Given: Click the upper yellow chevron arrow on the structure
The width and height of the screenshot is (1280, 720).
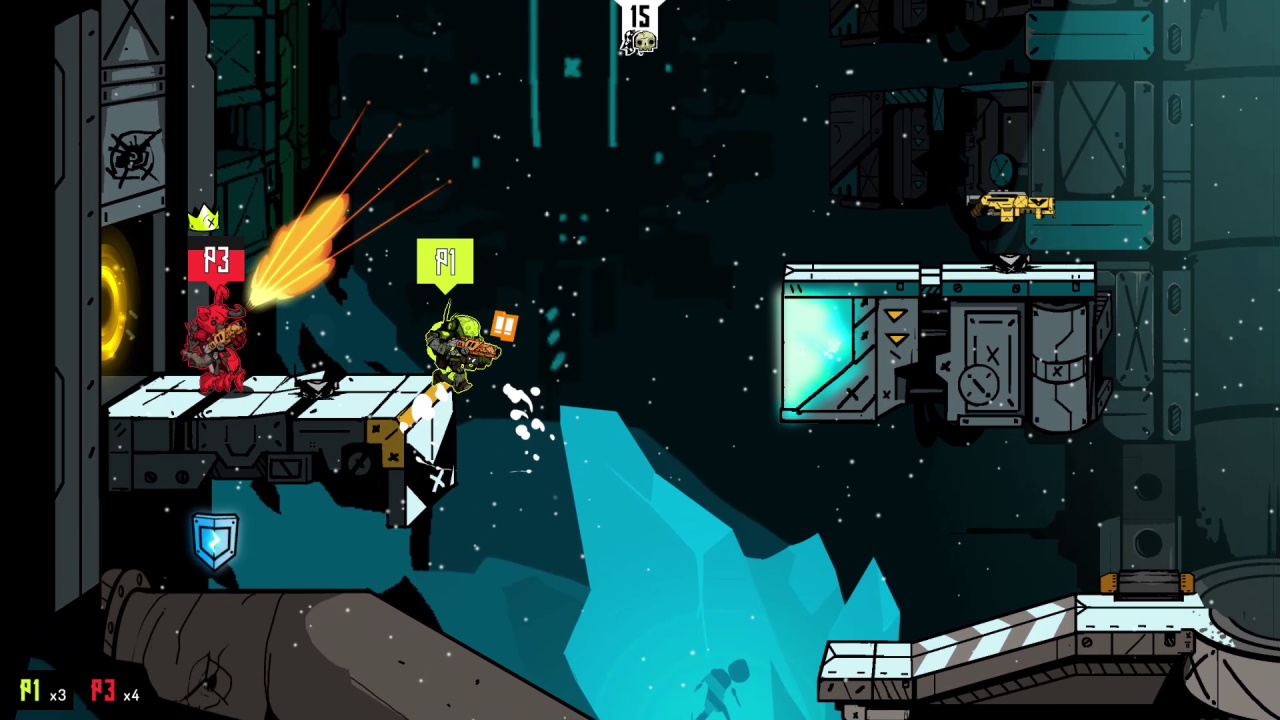Looking at the screenshot, I should (894, 313).
